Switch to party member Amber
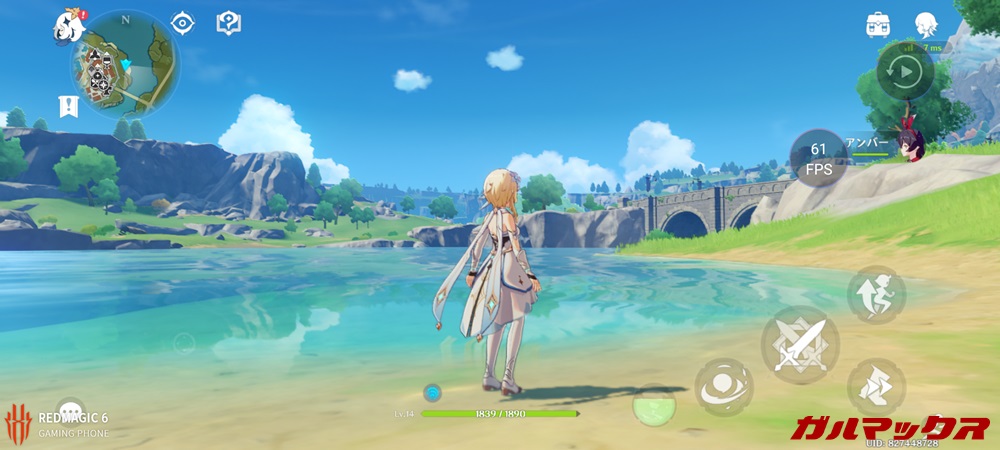The image size is (1000, 450). 910,146
